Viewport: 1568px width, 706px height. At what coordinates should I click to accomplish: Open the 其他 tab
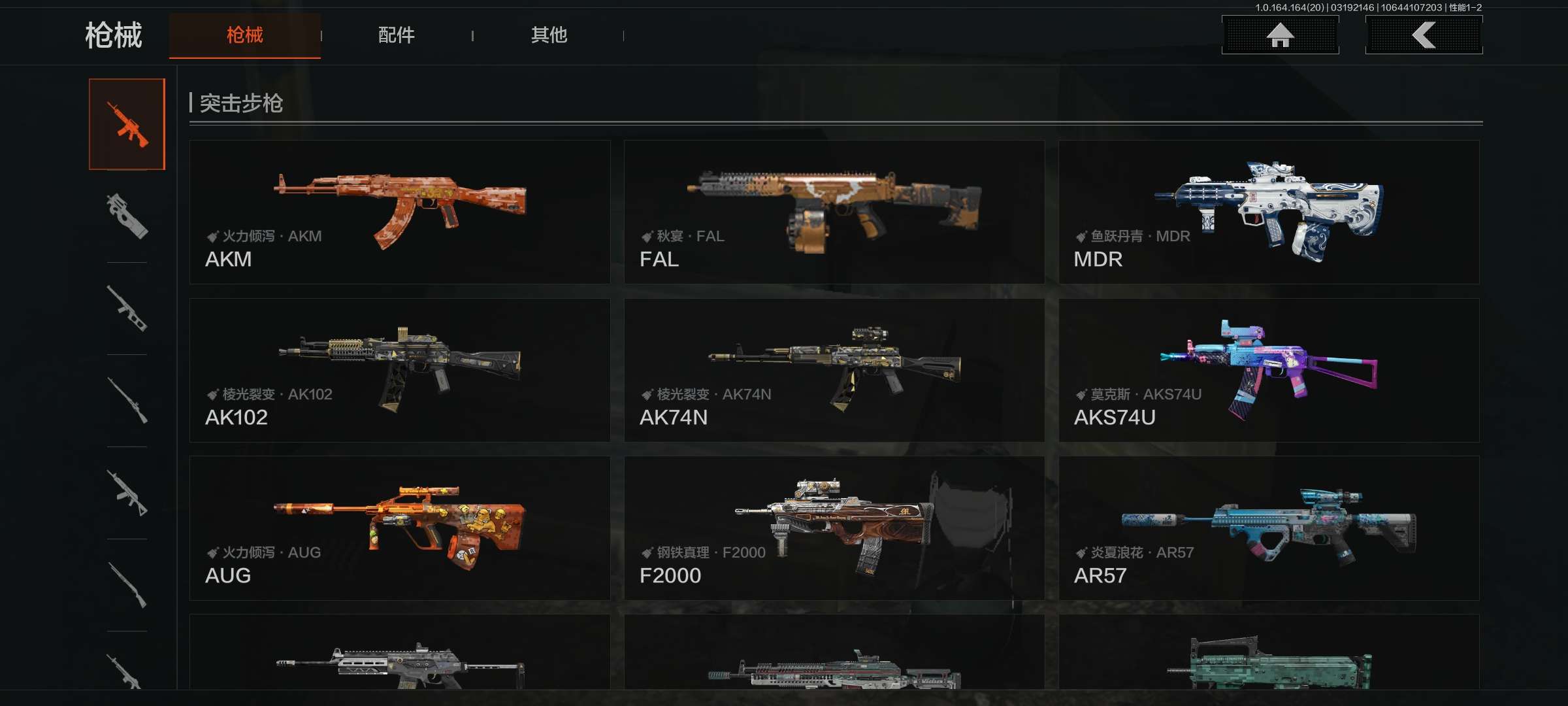pyautogui.click(x=549, y=35)
